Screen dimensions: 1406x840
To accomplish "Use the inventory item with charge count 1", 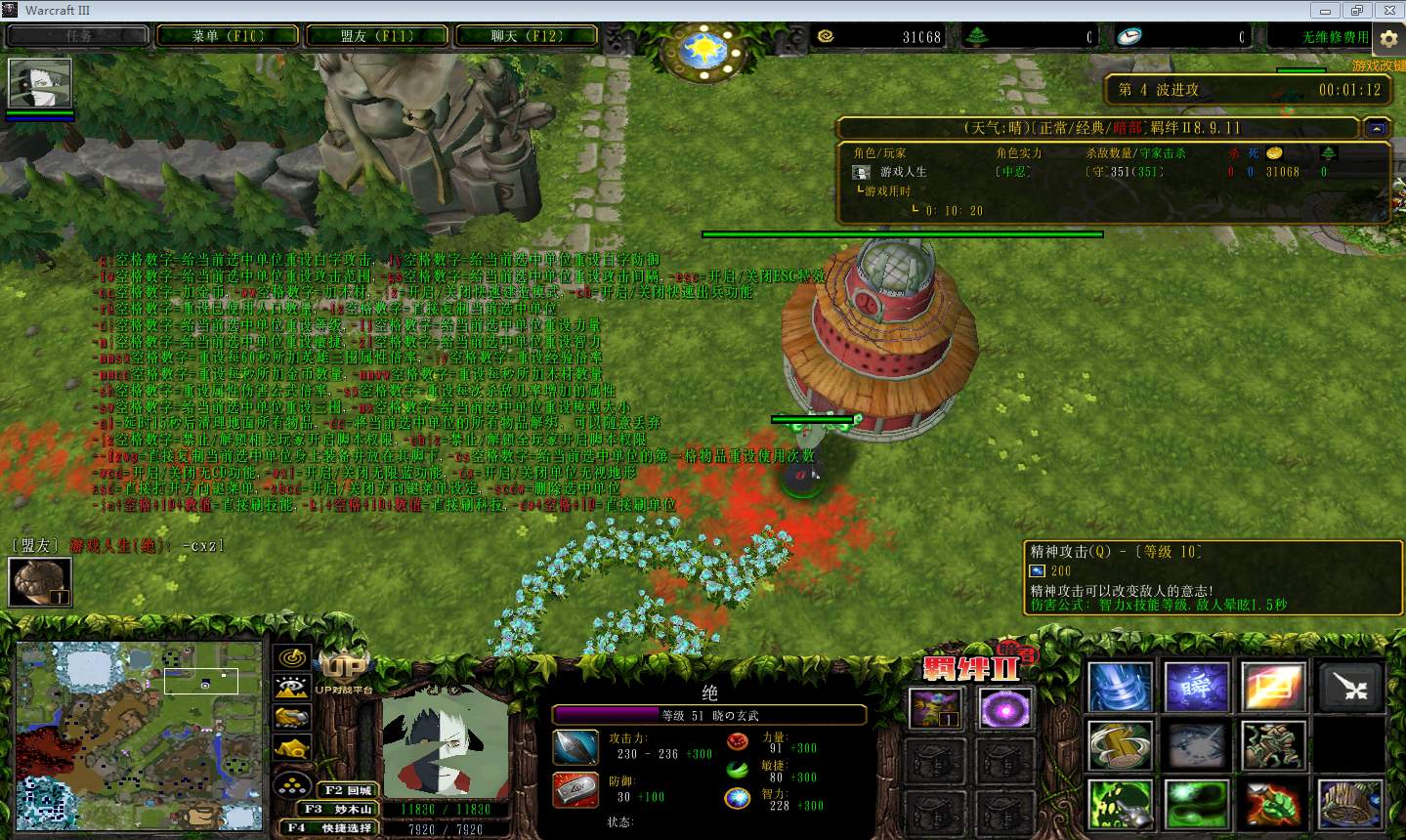I will tap(935, 710).
